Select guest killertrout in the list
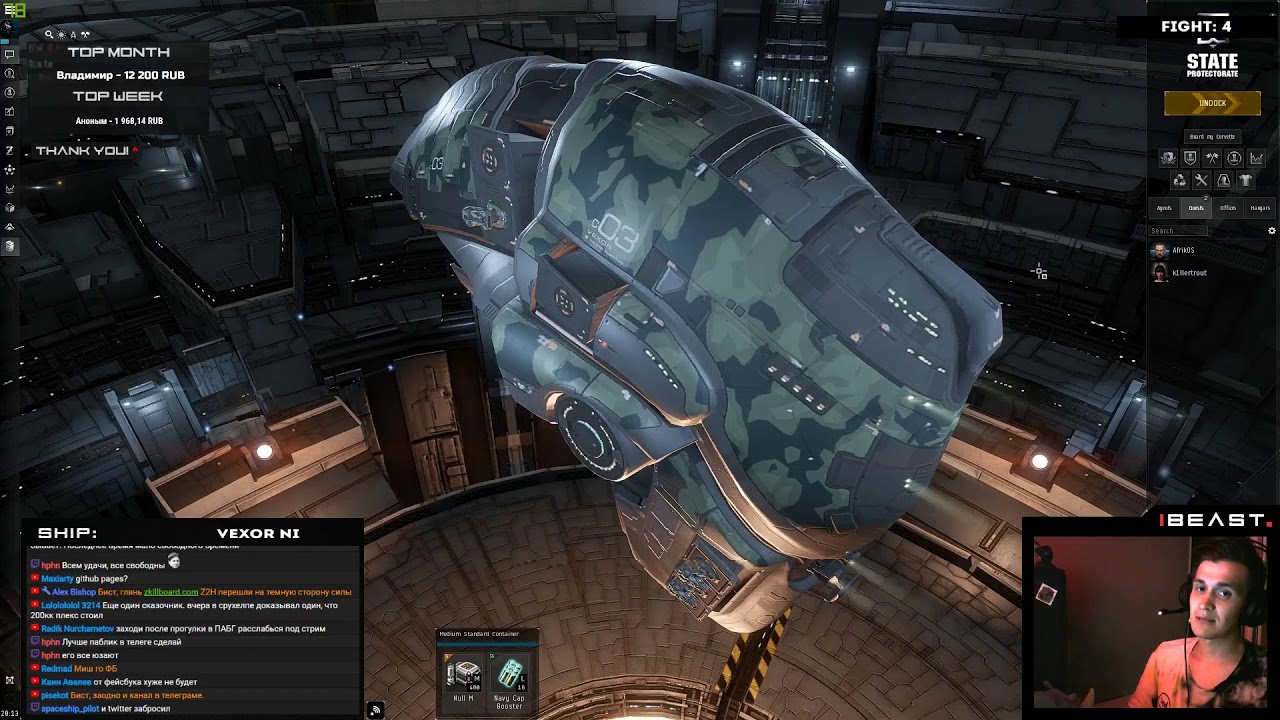This screenshot has width=1280, height=720. (1189, 273)
